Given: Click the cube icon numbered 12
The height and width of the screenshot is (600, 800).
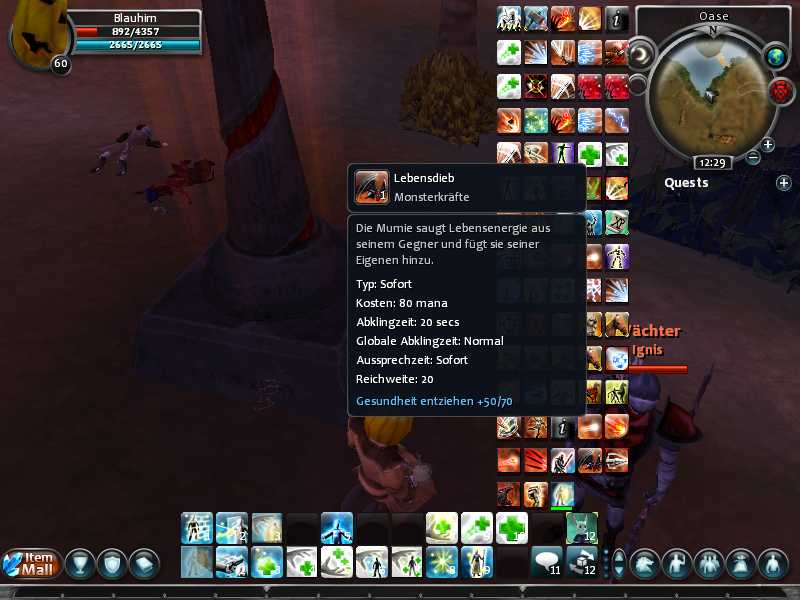Looking at the screenshot, I should click(581, 563).
